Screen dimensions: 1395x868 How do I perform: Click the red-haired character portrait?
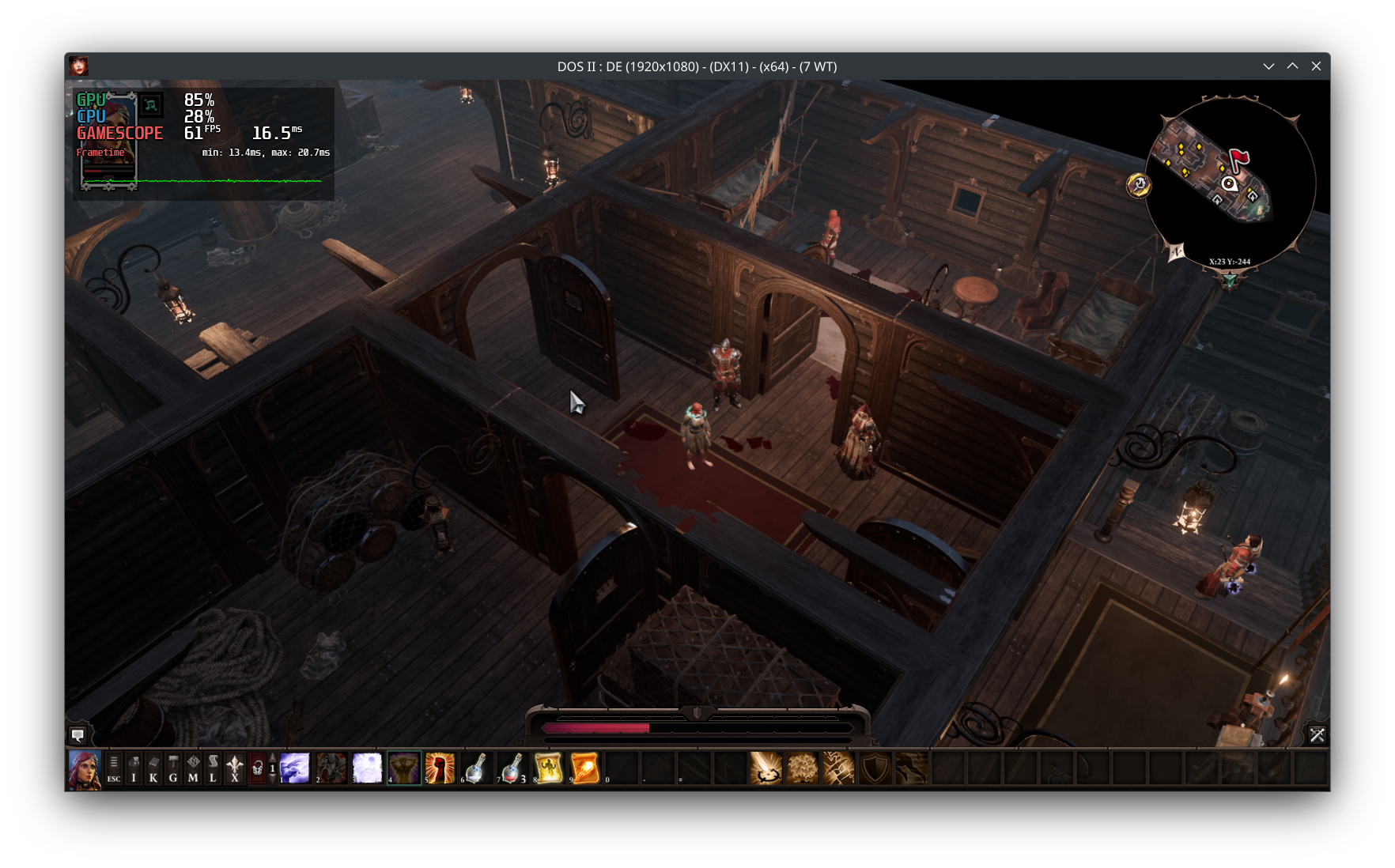click(84, 769)
